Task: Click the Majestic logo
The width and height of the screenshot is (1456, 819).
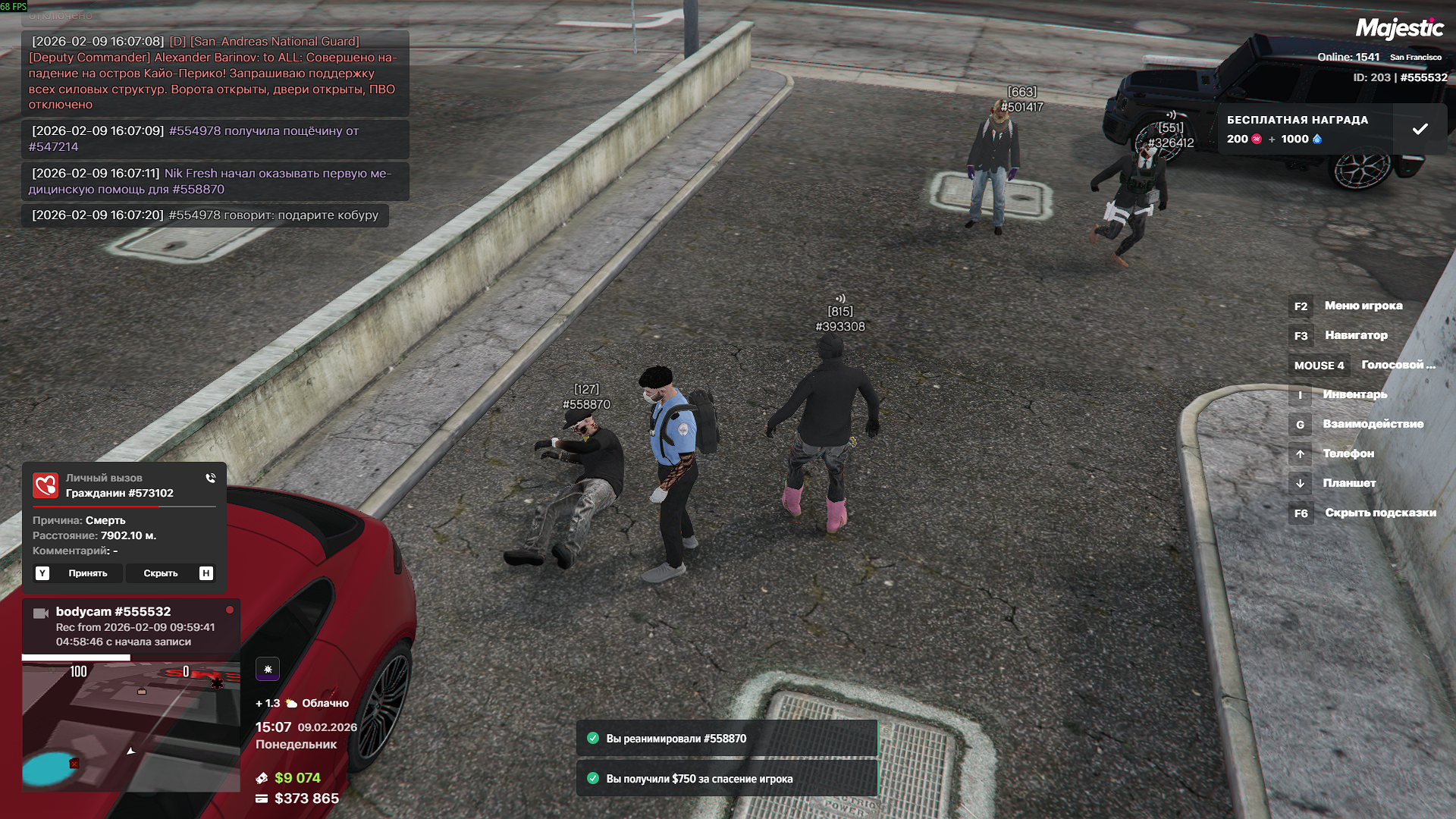Action: 1399,29
